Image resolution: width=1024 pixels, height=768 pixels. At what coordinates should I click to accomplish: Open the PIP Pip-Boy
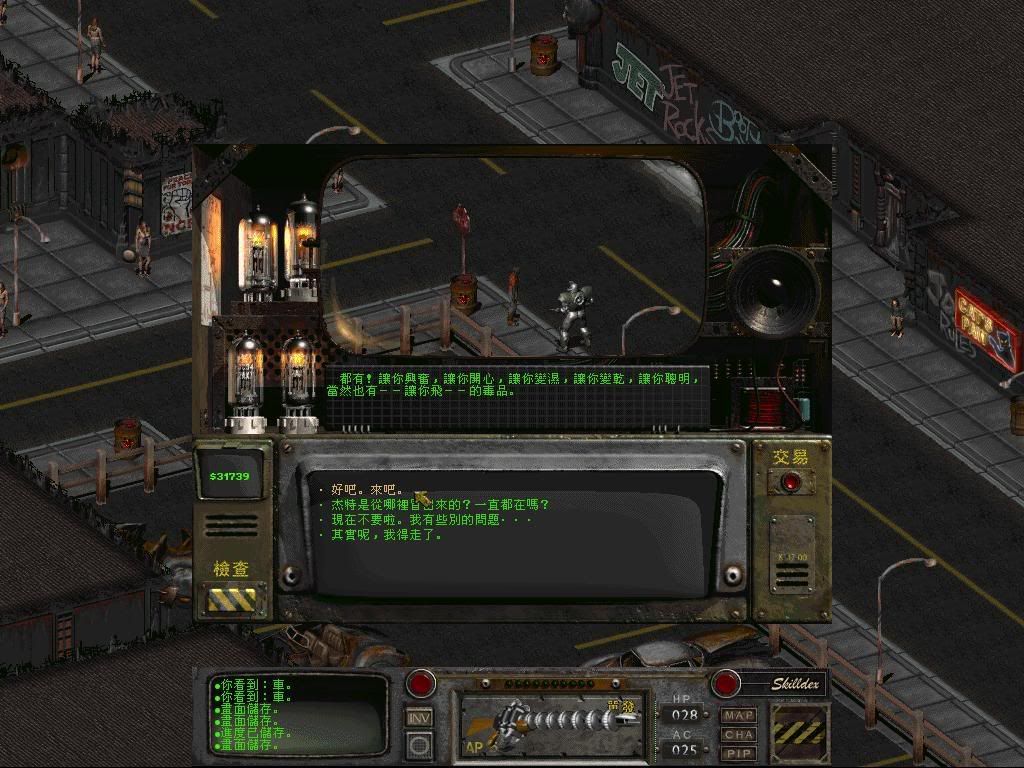[x=739, y=752]
